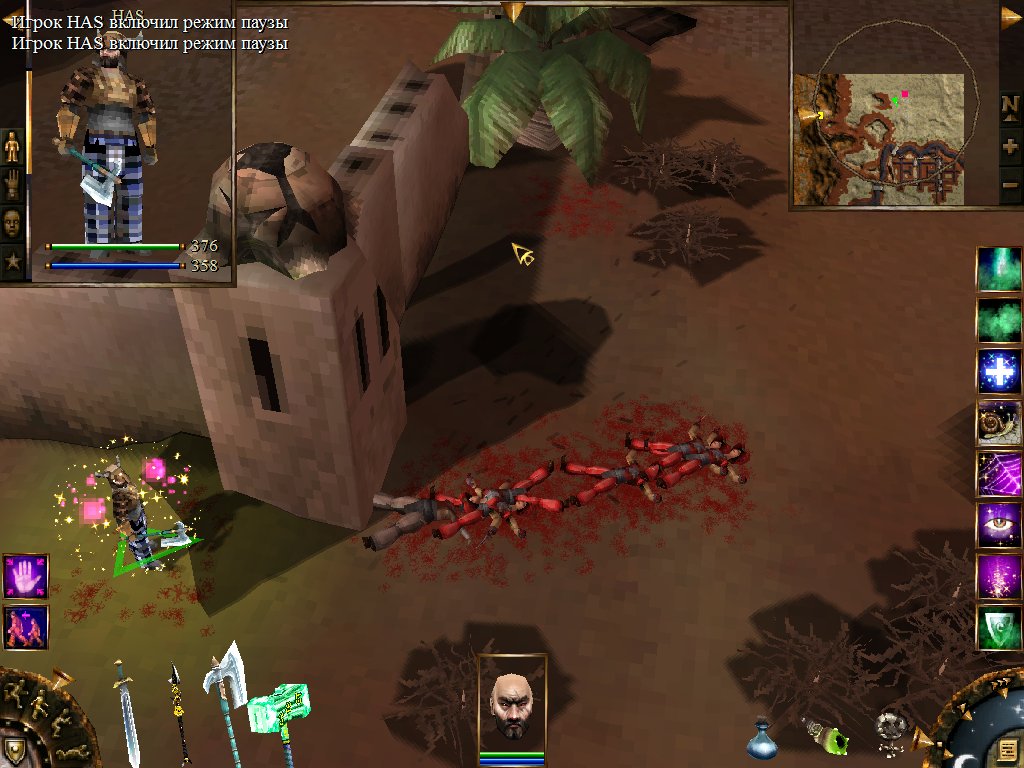The image size is (1024, 768).
Task: Activate the purple eye spell
Action: click(x=999, y=525)
